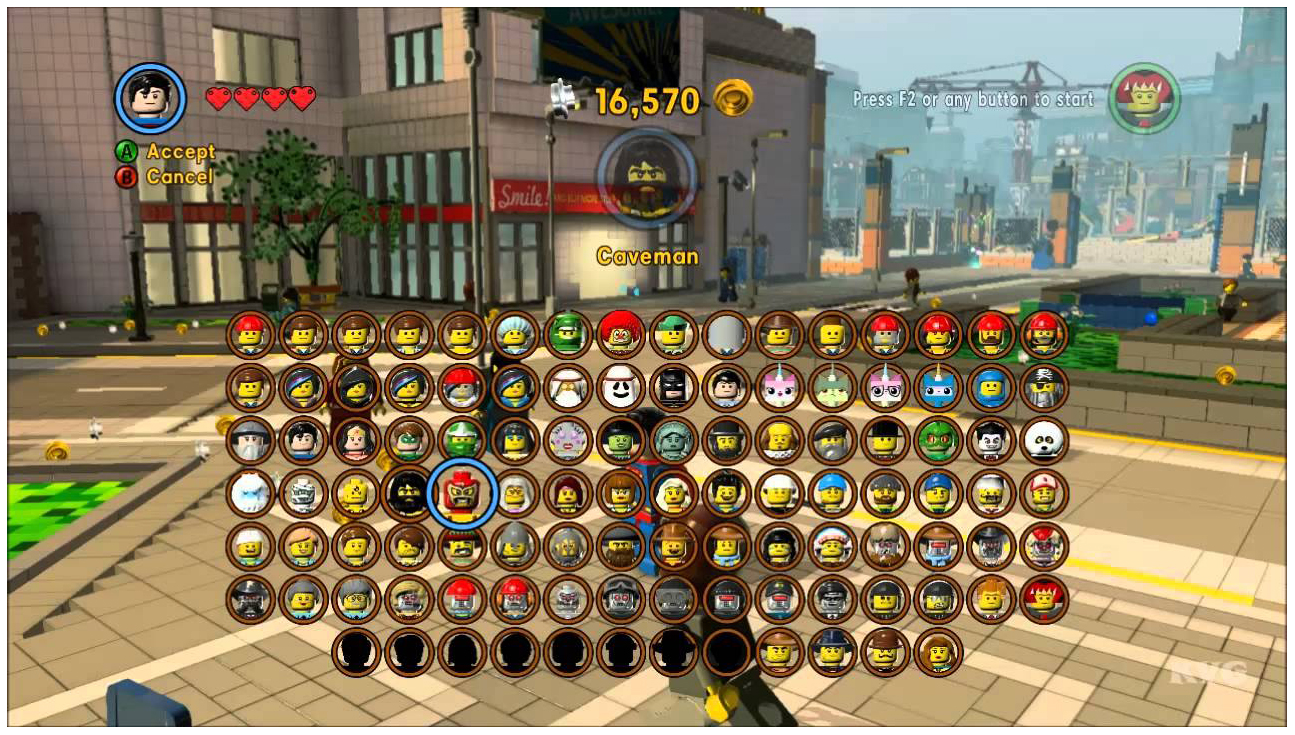The image size is (1295, 735).
Task: Select the blue spaceman Benny
Action: [992, 387]
